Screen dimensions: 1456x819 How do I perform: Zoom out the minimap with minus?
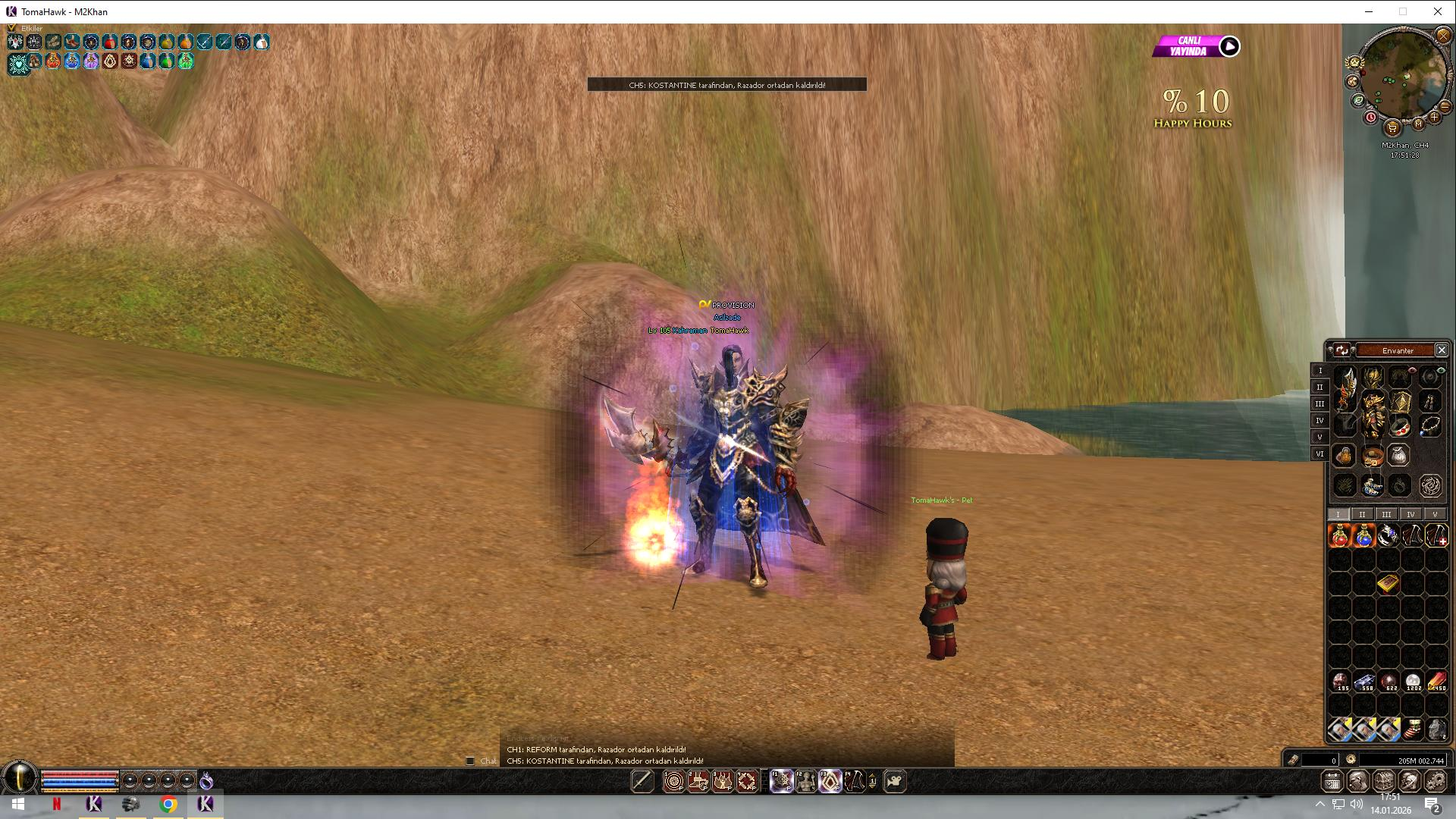tap(1445, 107)
